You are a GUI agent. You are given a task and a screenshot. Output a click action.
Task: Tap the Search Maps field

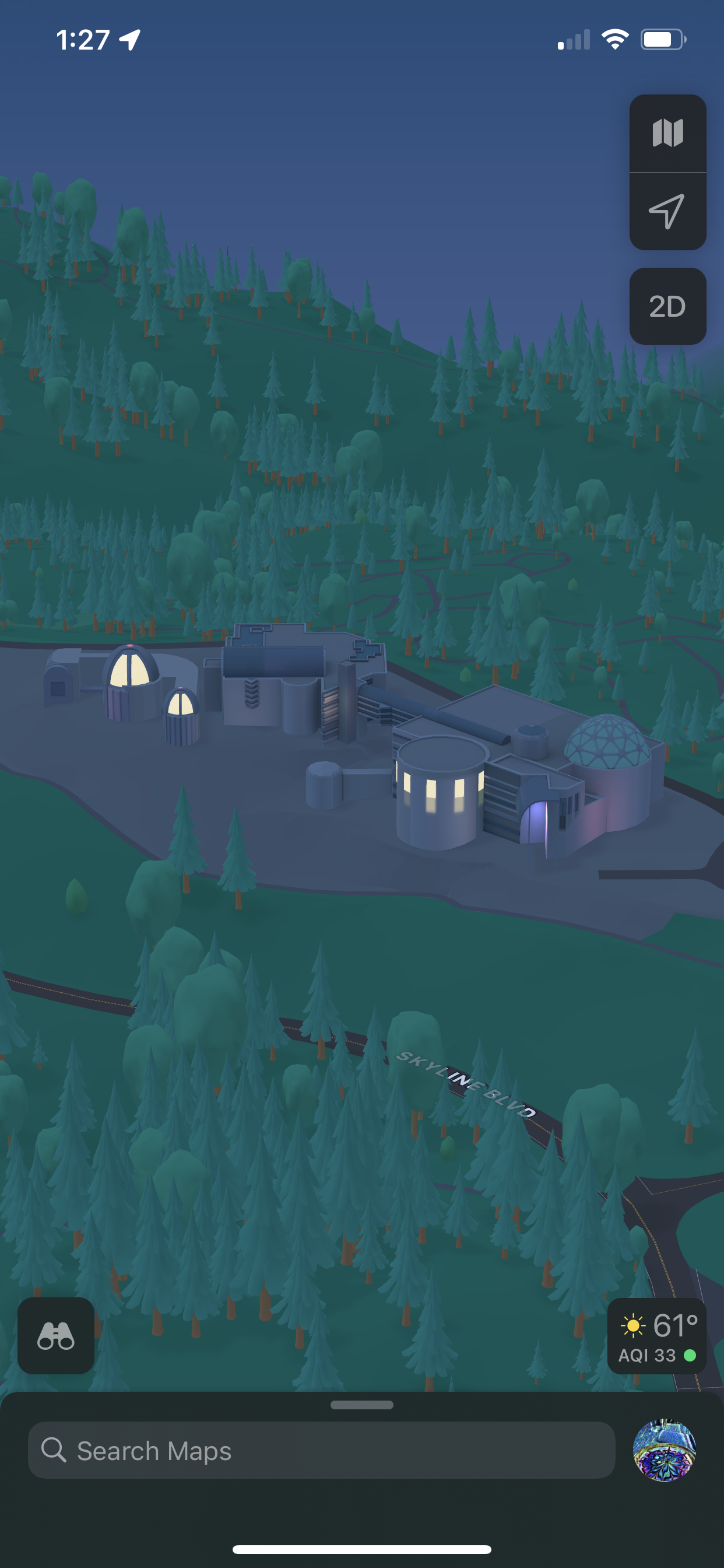click(x=321, y=1451)
